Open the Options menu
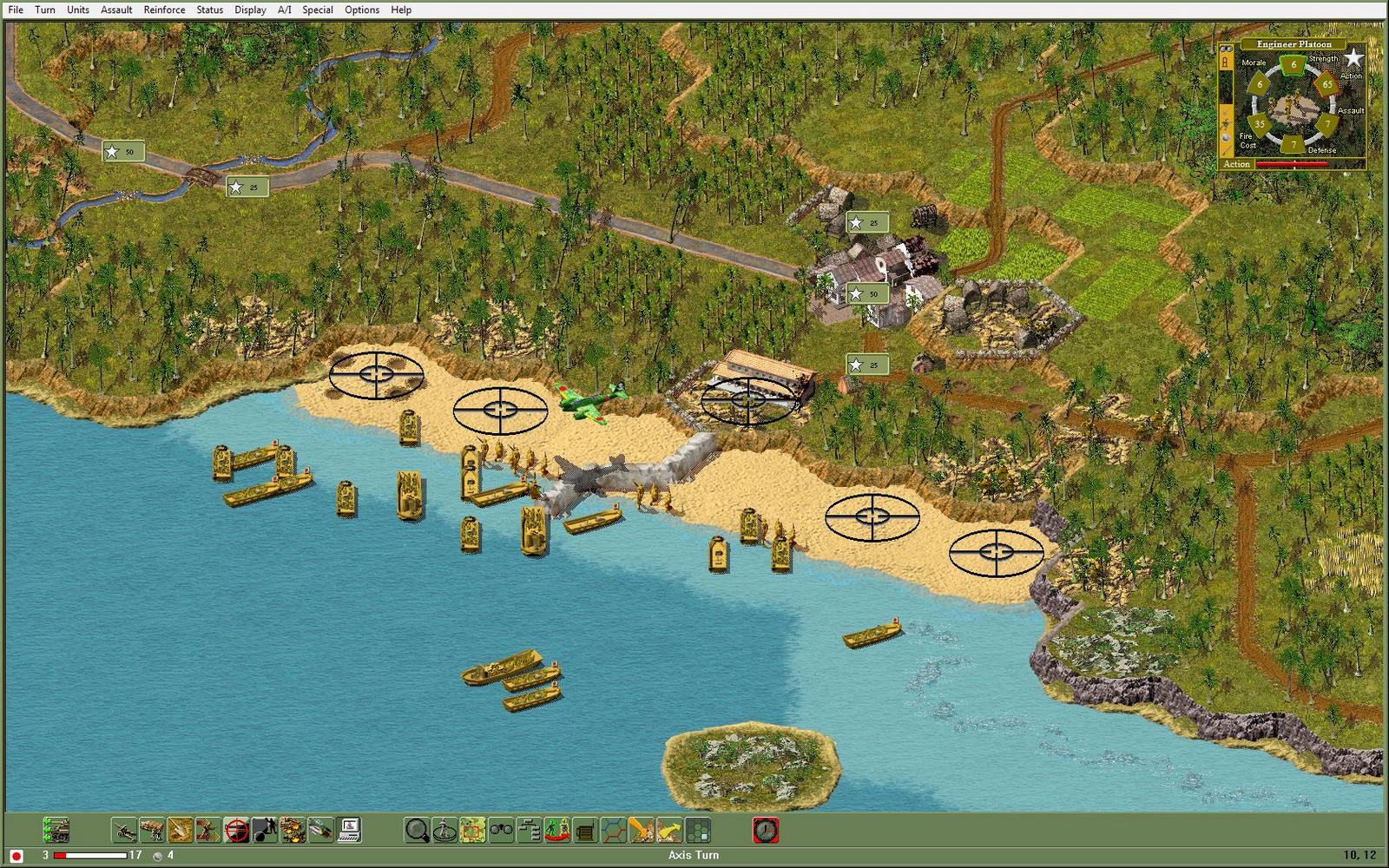The image size is (1389, 868). click(x=362, y=10)
